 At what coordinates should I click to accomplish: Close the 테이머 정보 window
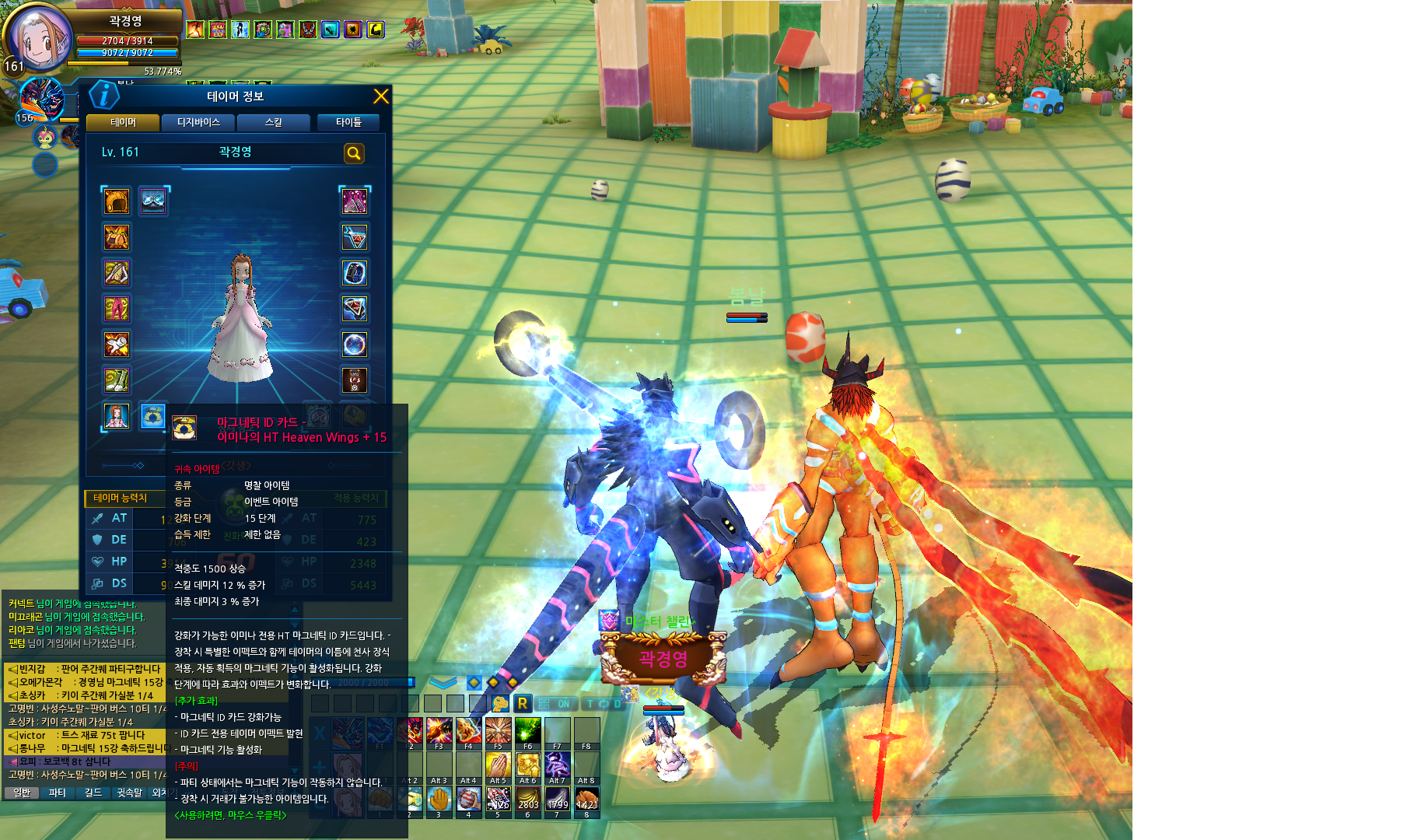click(x=380, y=96)
